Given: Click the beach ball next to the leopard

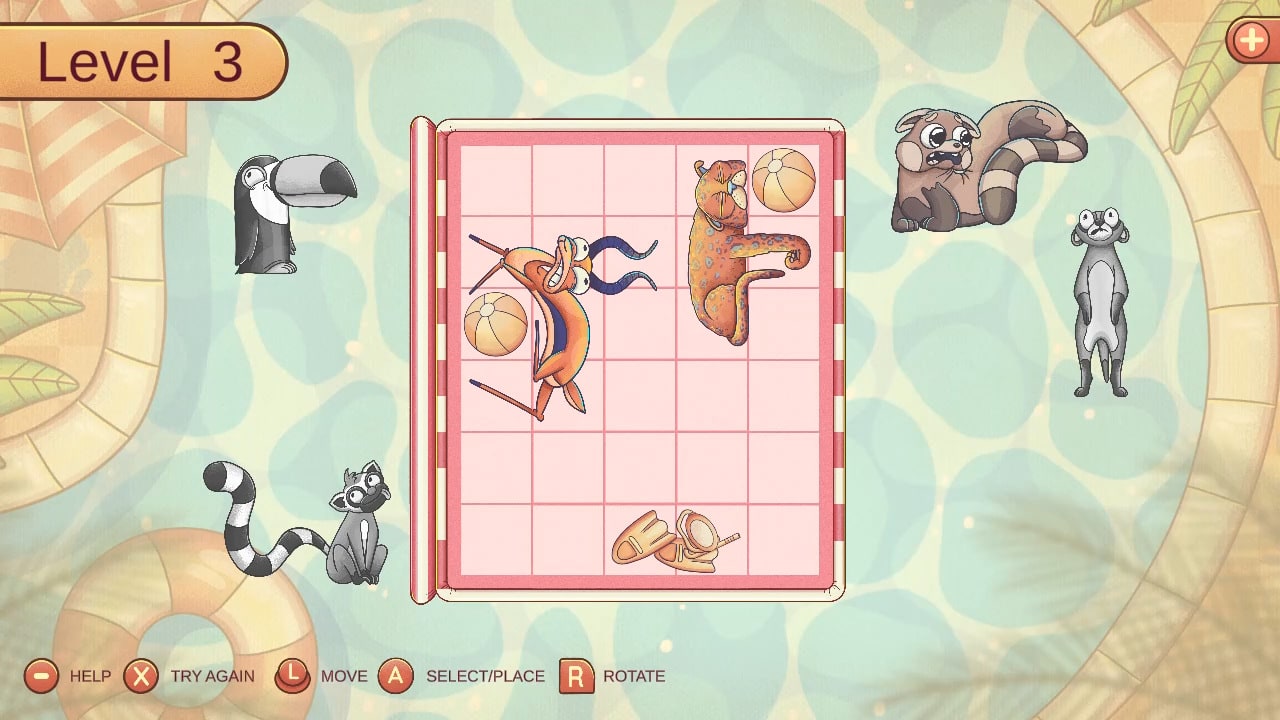Looking at the screenshot, I should coord(785,180).
